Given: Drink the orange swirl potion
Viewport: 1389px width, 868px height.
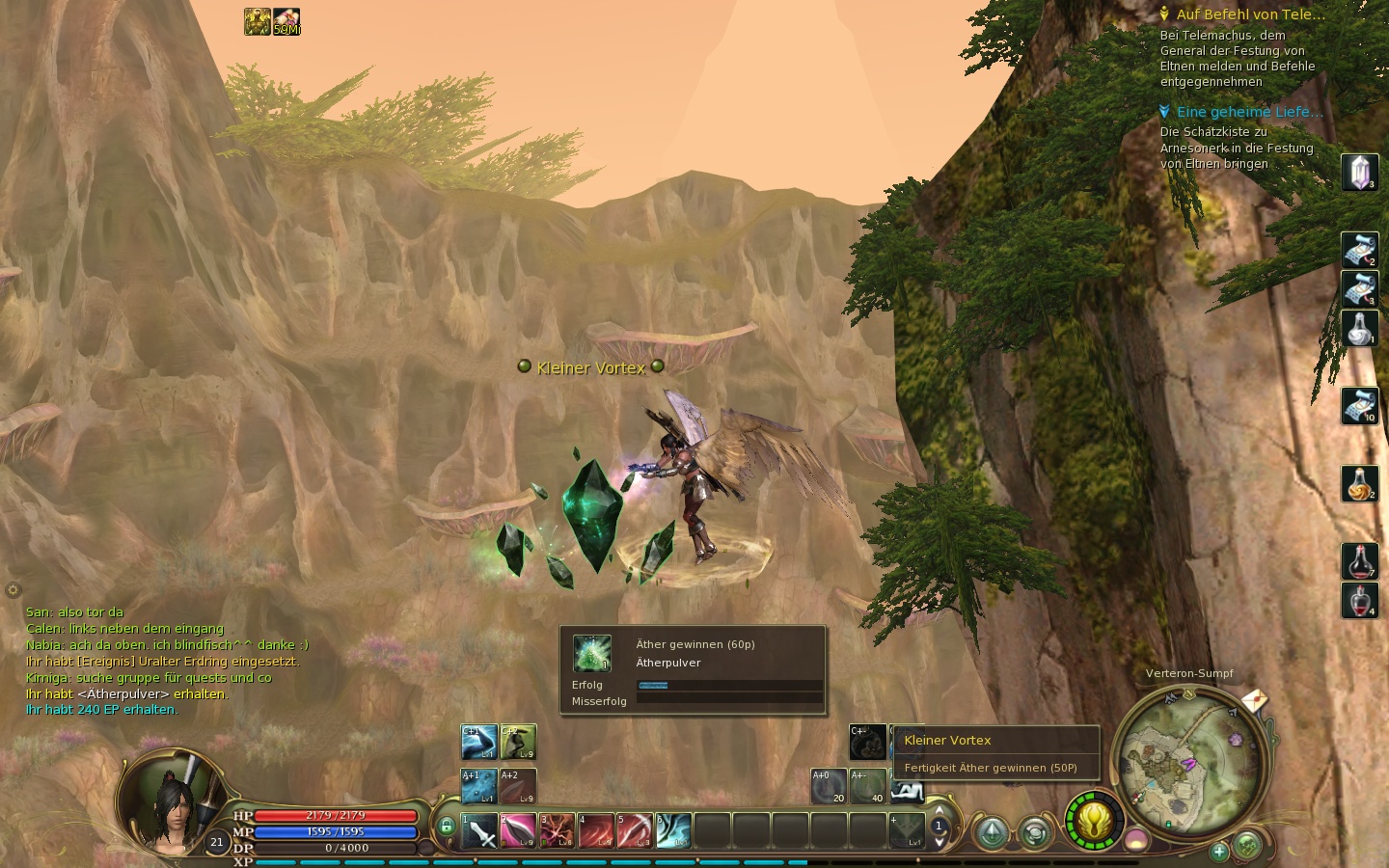Looking at the screenshot, I should (1360, 483).
